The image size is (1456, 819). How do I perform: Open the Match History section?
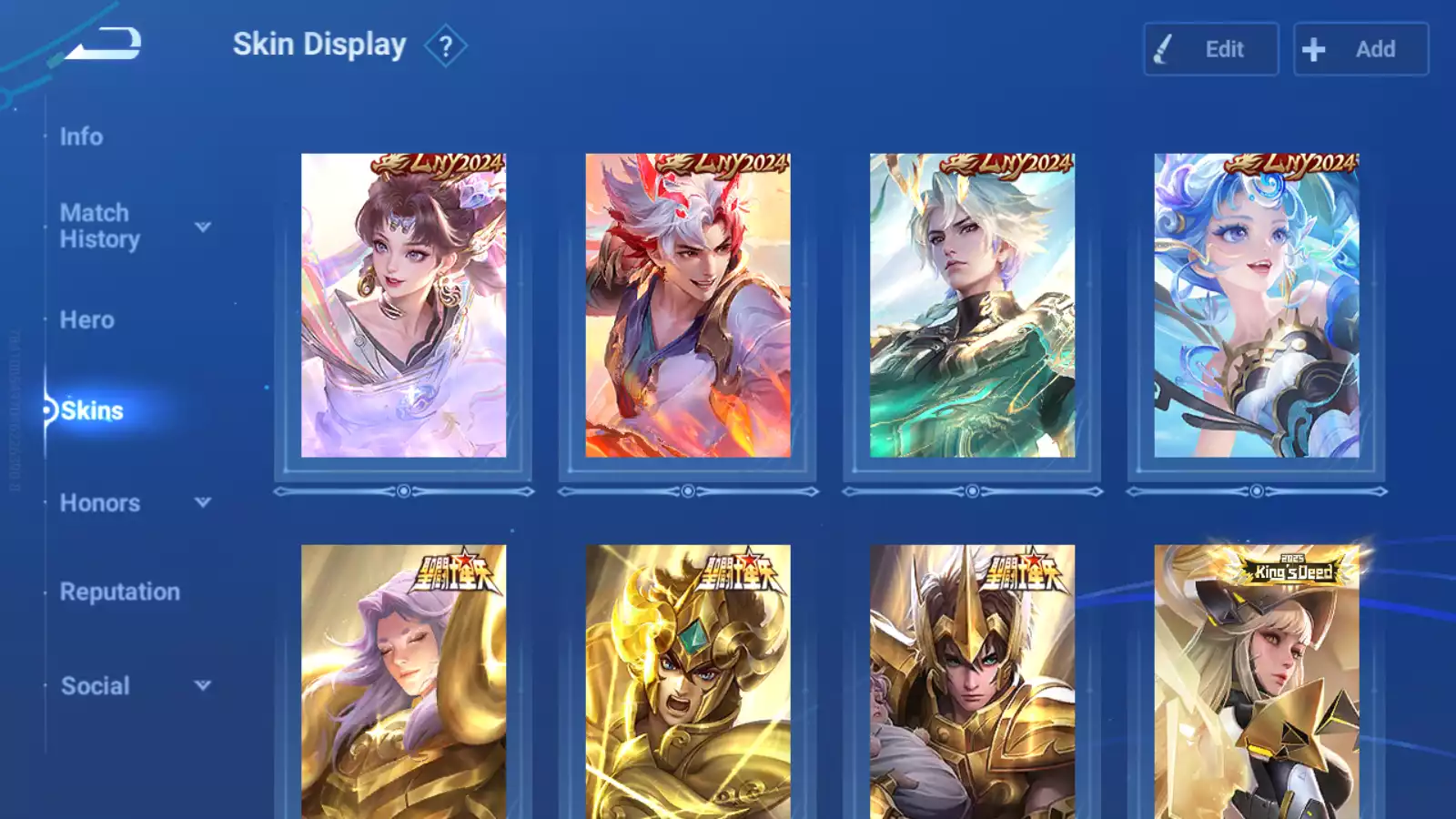coord(99,226)
